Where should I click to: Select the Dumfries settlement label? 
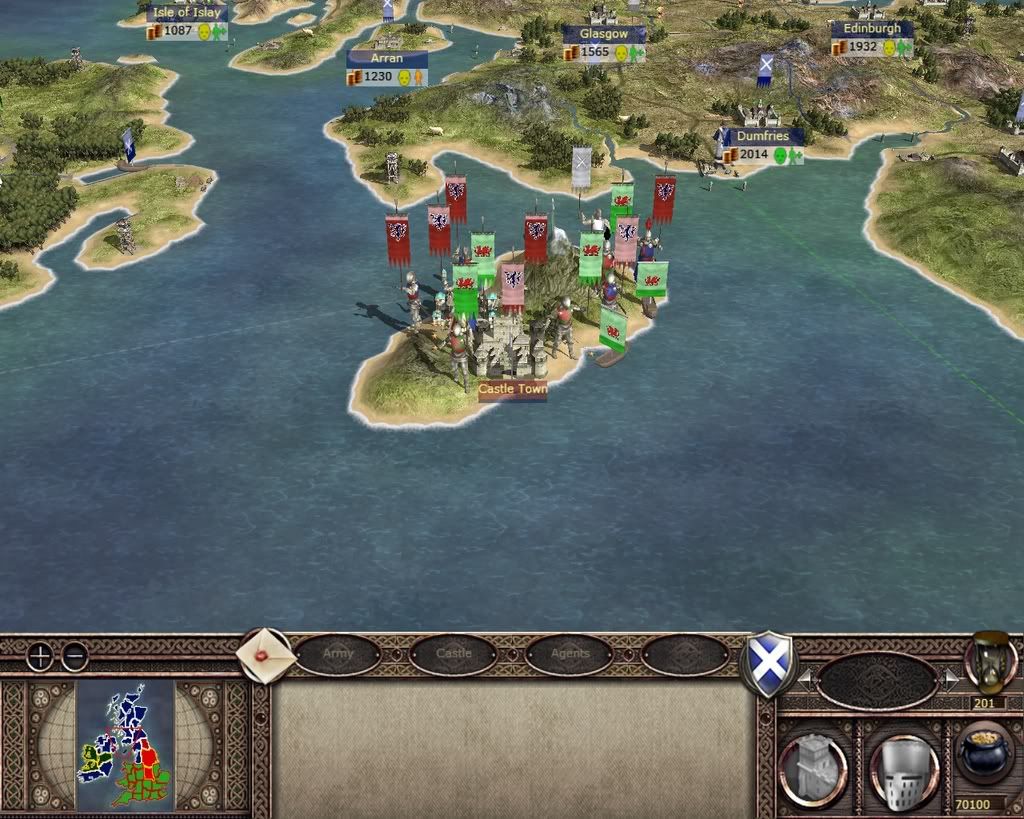tap(763, 136)
